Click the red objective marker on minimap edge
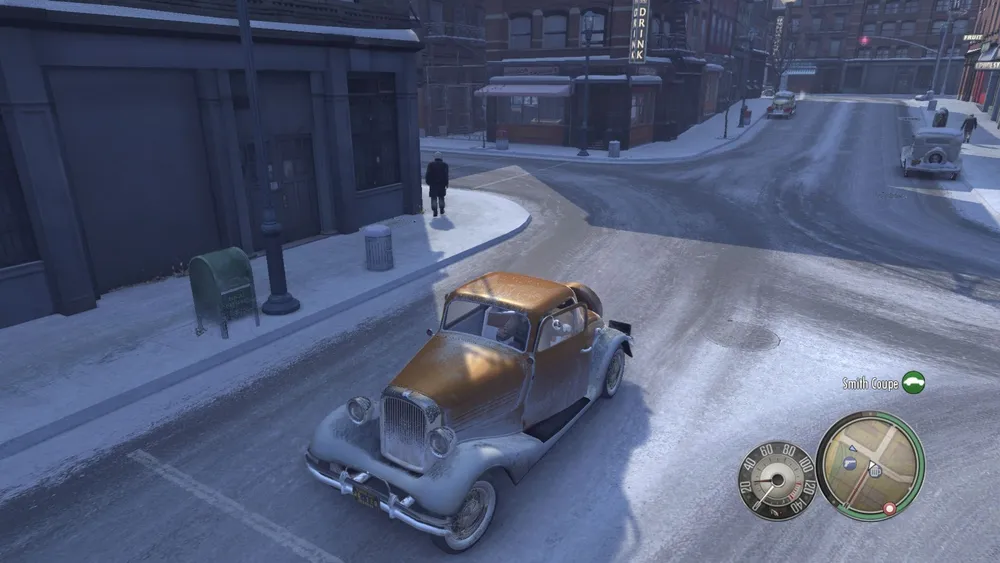This screenshot has height=563, width=1000. pyautogui.click(x=888, y=509)
